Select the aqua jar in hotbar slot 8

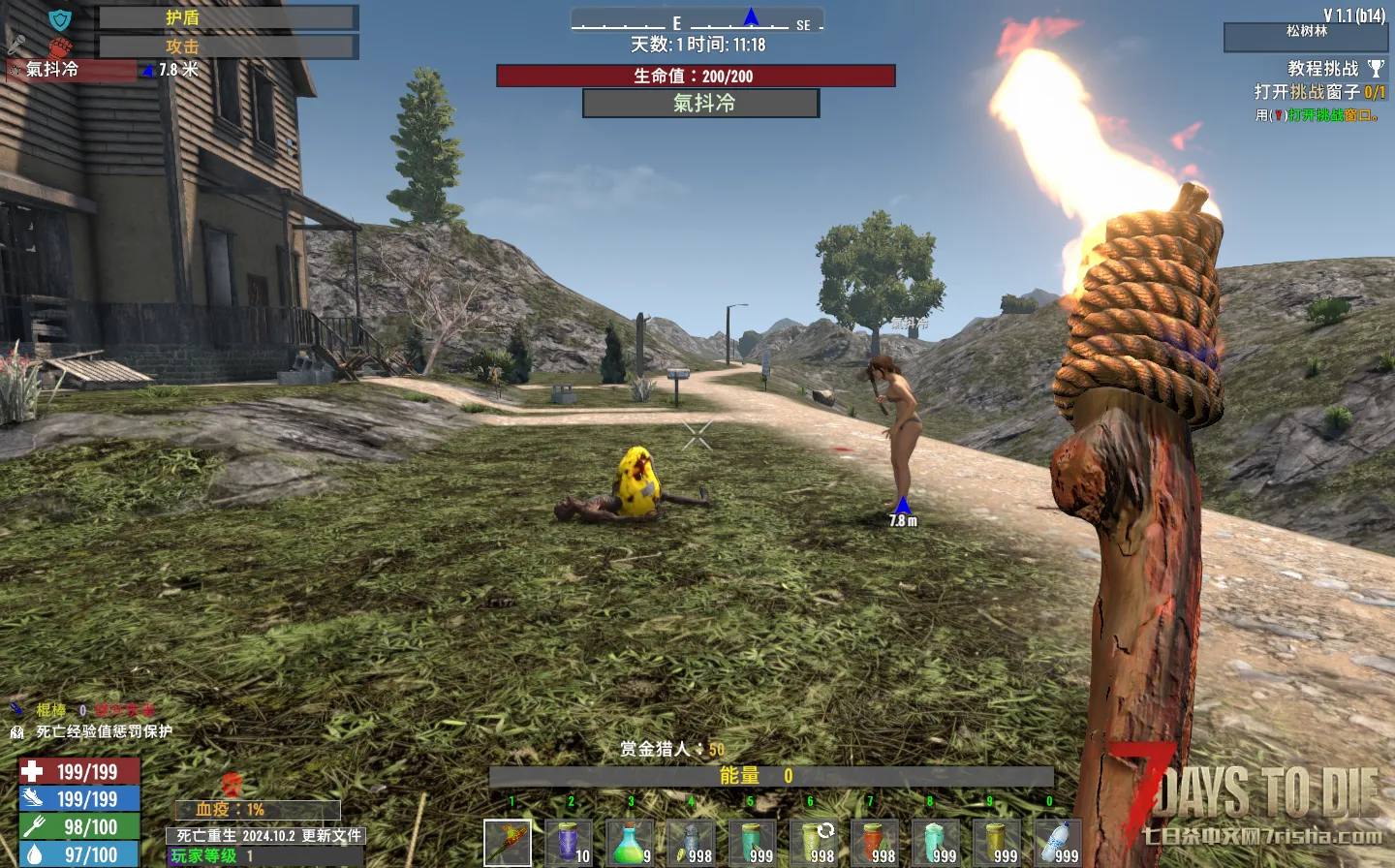(935, 843)
